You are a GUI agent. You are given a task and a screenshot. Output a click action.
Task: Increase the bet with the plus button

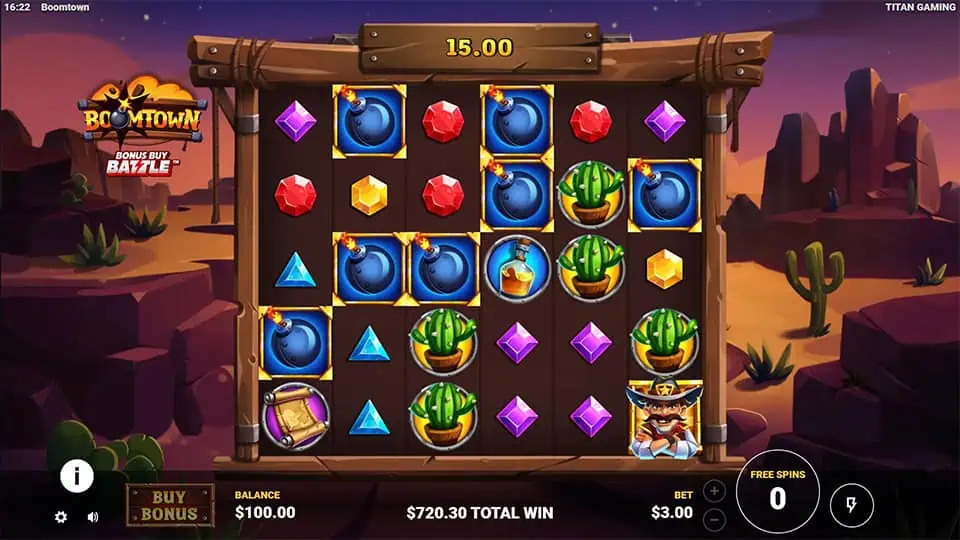(714, 492)
